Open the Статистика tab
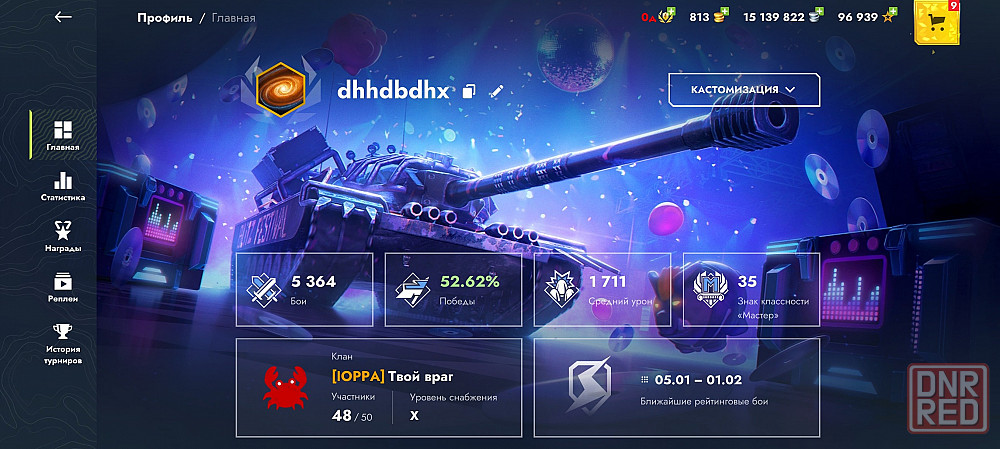 (62, 186)
